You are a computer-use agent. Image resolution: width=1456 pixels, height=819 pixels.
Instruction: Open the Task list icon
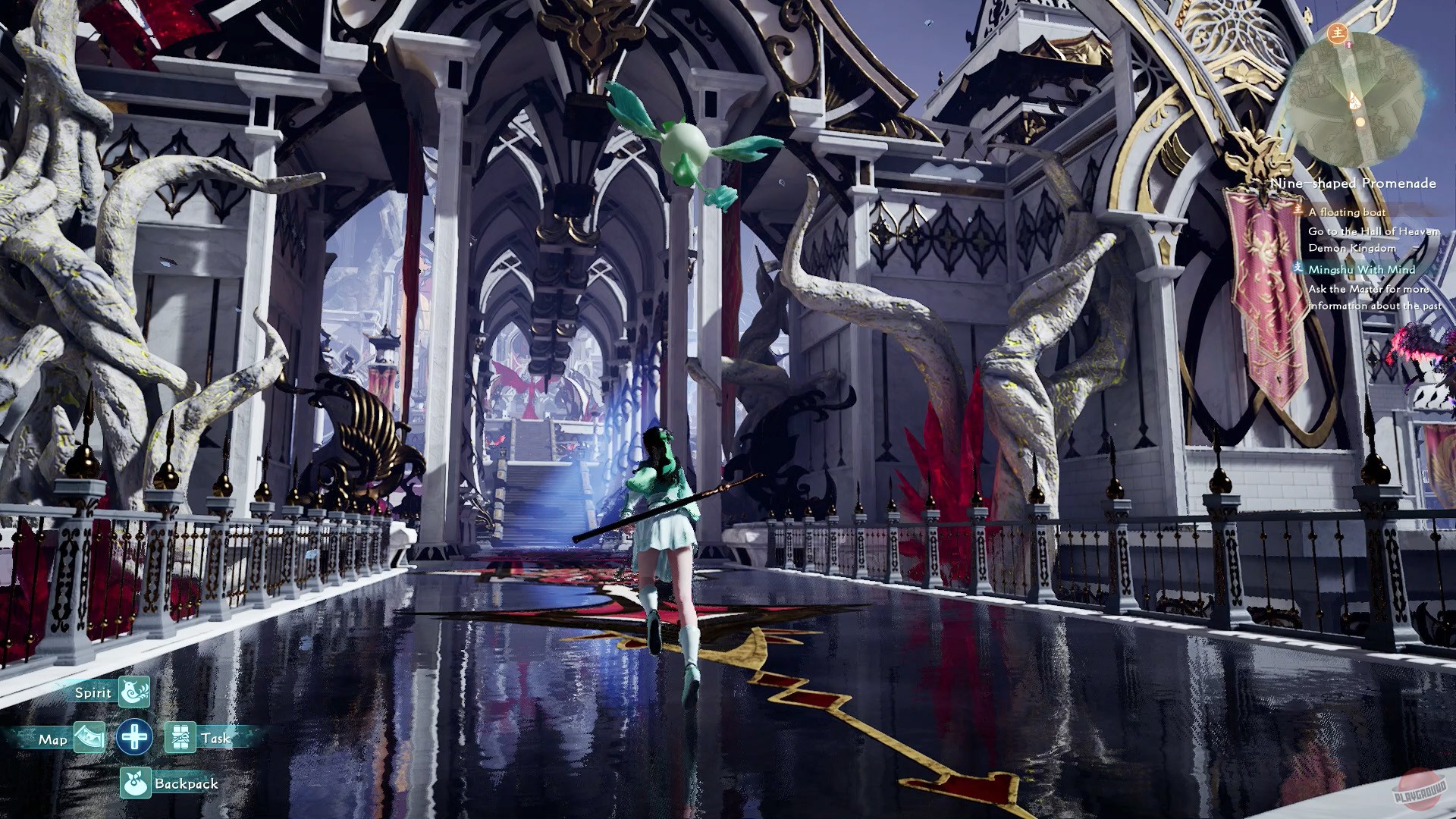[180, 737]
